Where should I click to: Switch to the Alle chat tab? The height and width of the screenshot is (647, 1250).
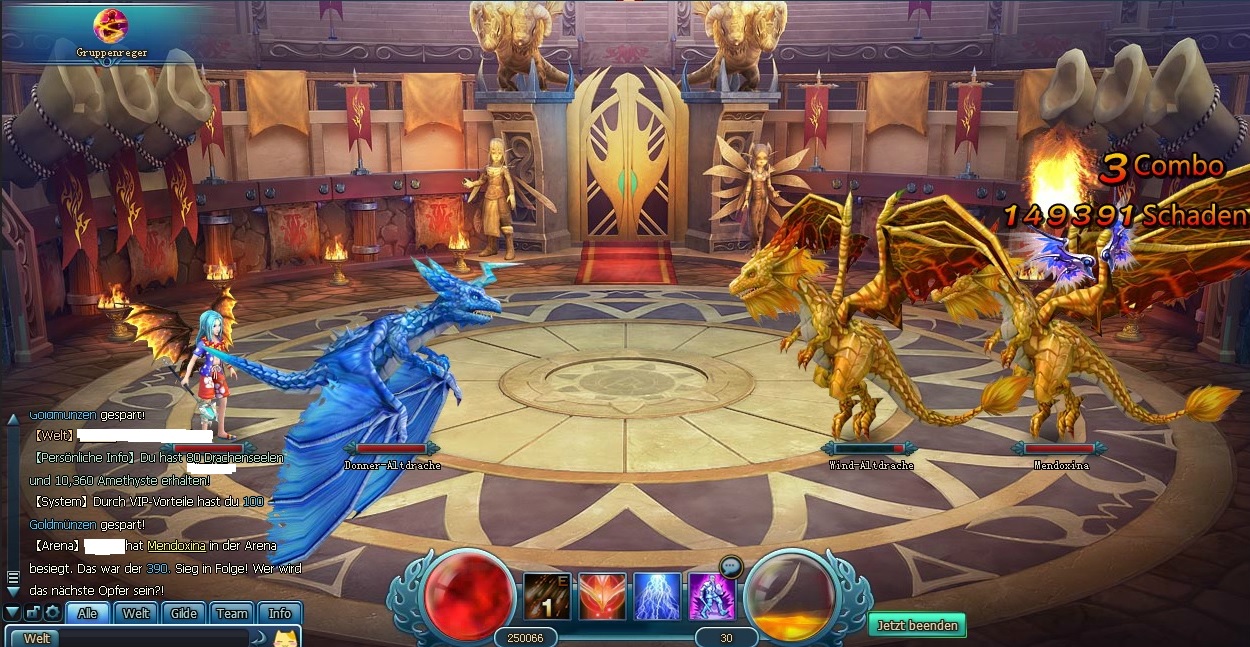(88, 613)
